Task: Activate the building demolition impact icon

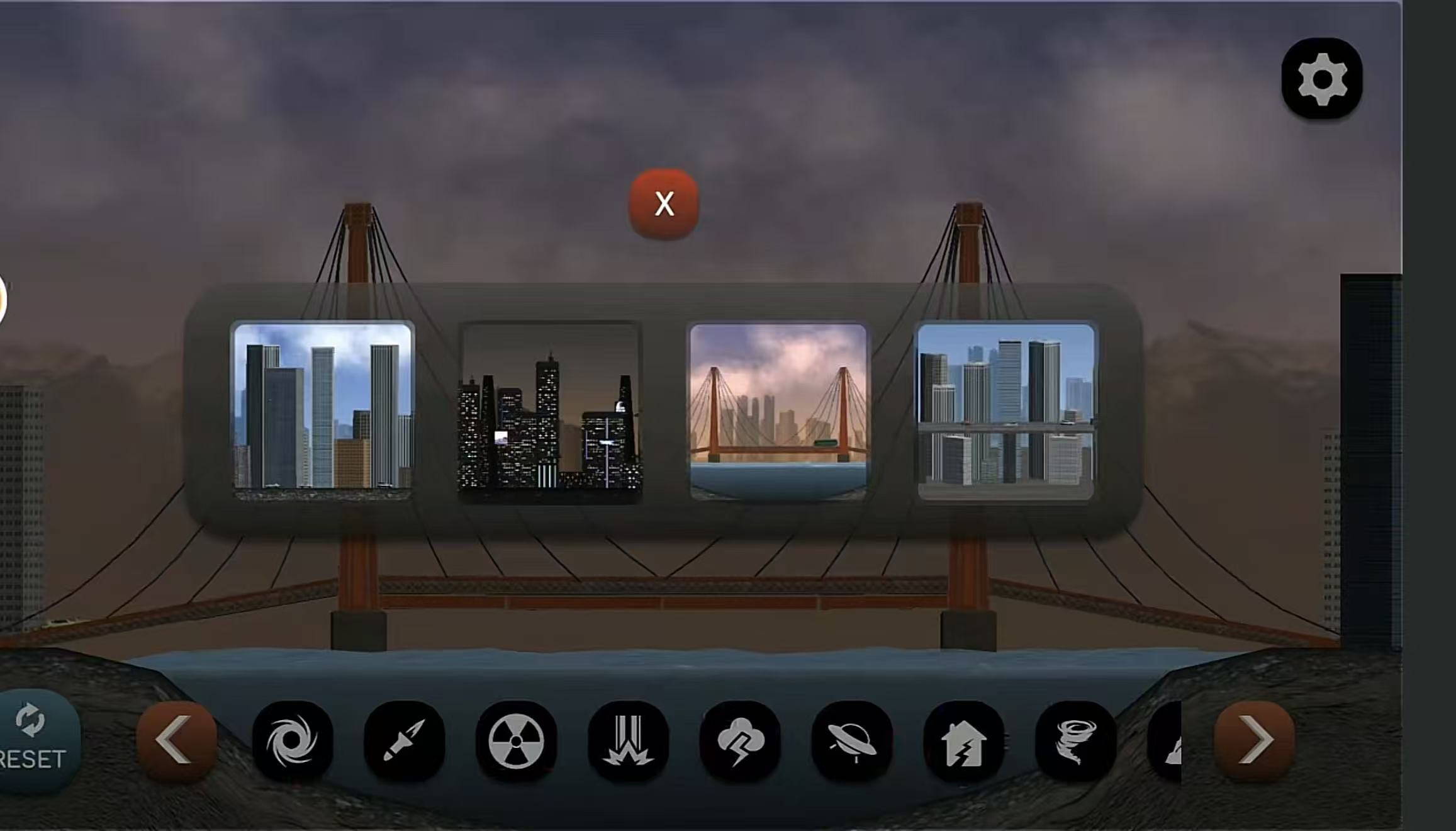Action: click(628, 741)
